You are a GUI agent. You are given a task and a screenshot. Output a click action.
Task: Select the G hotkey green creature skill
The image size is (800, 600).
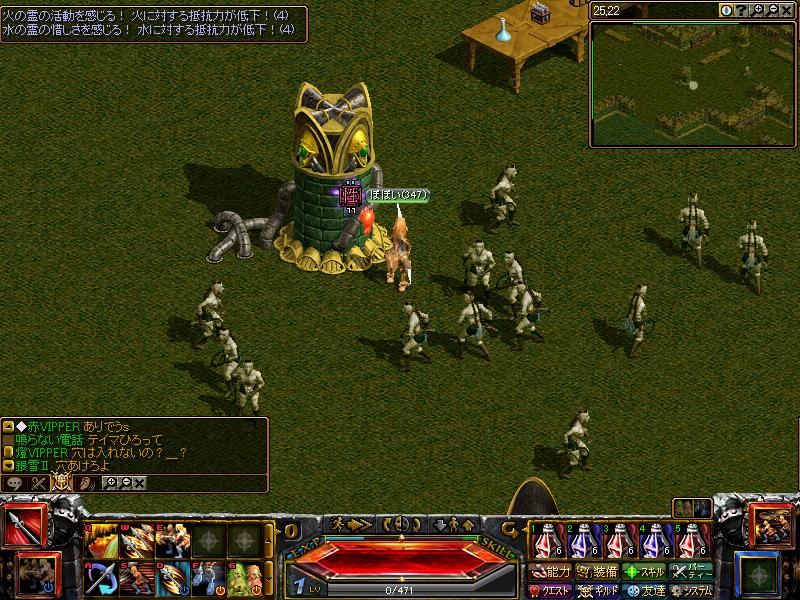pyautogui.click(x=245, y=579)
